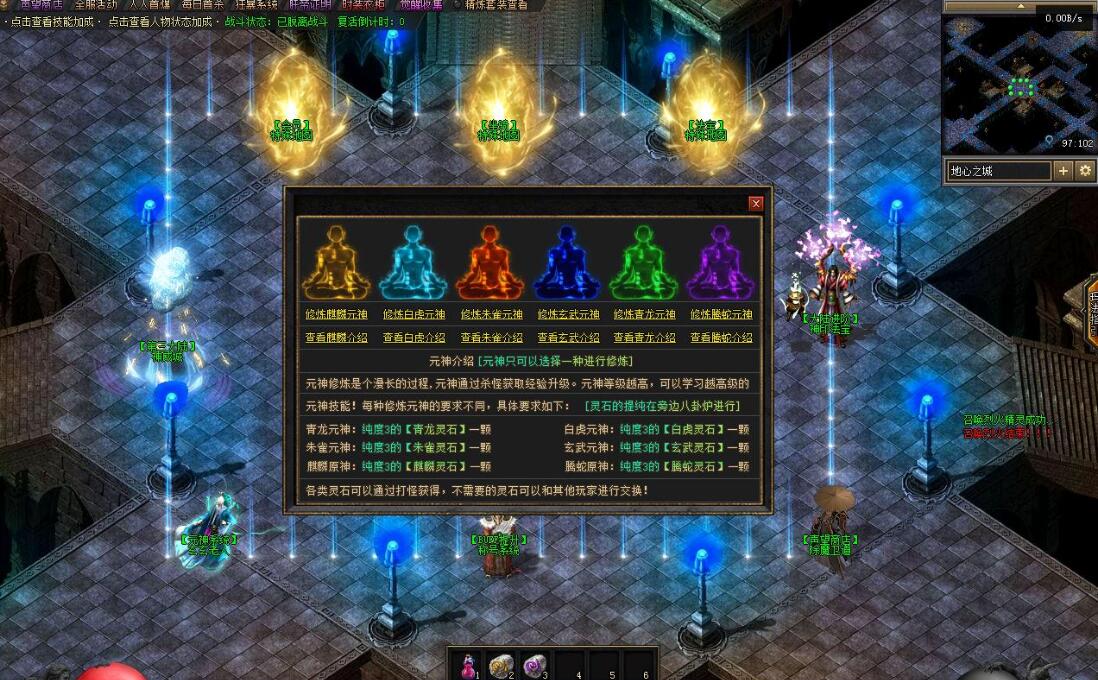Screen dimensions: 1098x680
Task: Choose 修炼玄武元神 link
Action: (568, 314)
